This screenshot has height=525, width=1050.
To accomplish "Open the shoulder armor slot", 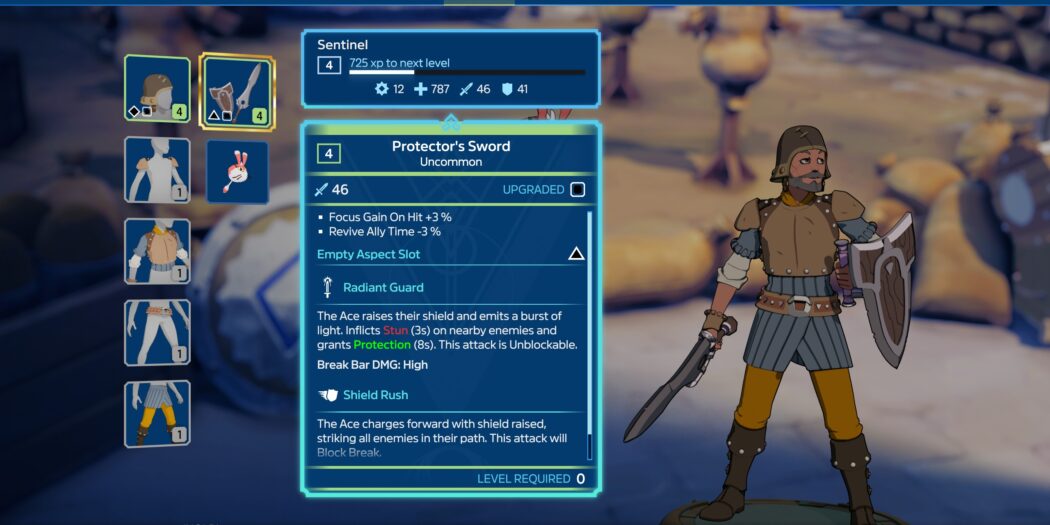I will (157, 170).
